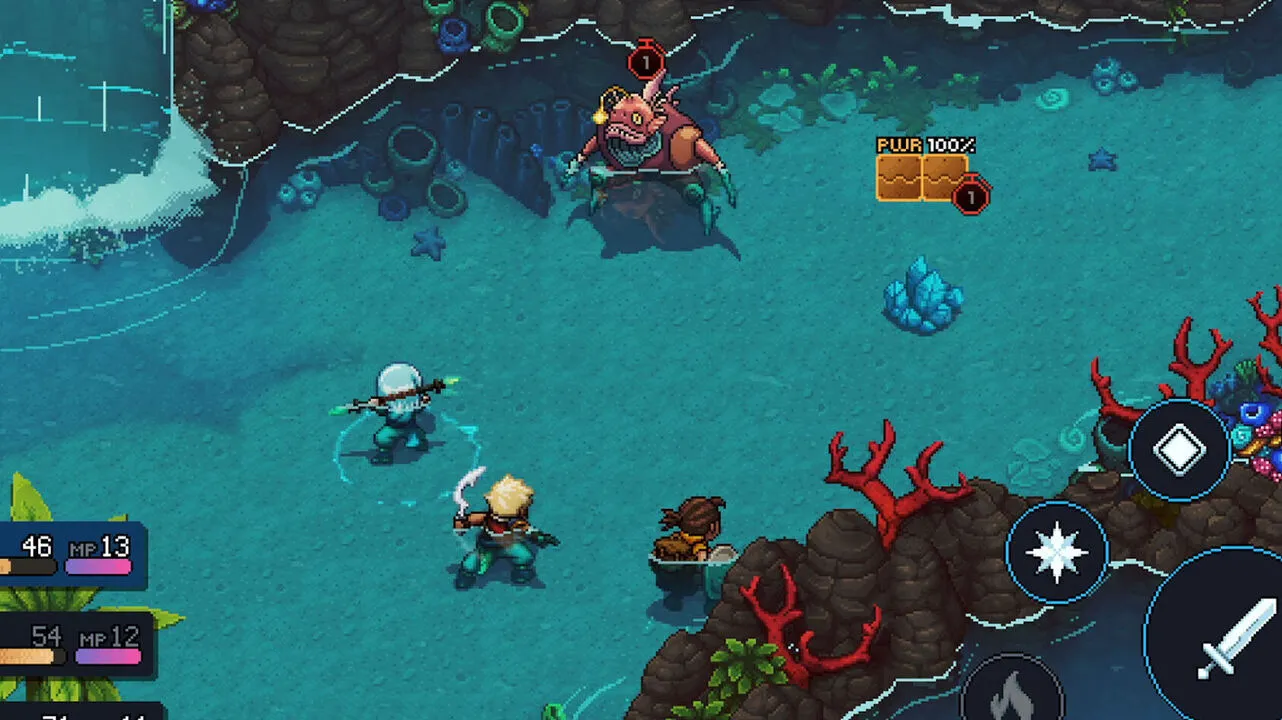Select the top party status panel
The height and width of the screenshot is (720, 1282).
pos(70,555)
